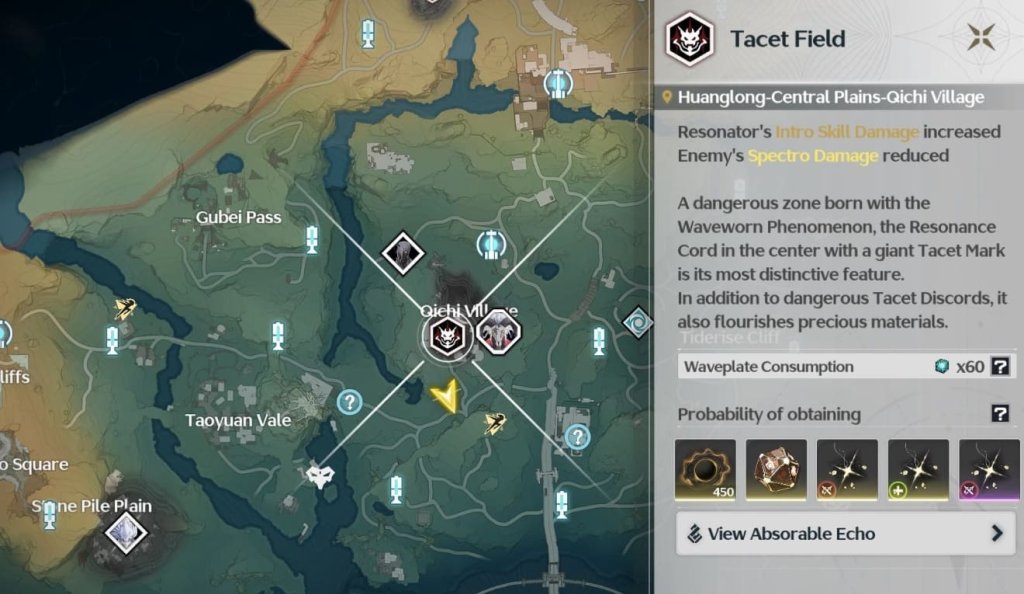1024x594 pixels.
Task: Select the teal spiral map marker
Action: pos(637,322)
